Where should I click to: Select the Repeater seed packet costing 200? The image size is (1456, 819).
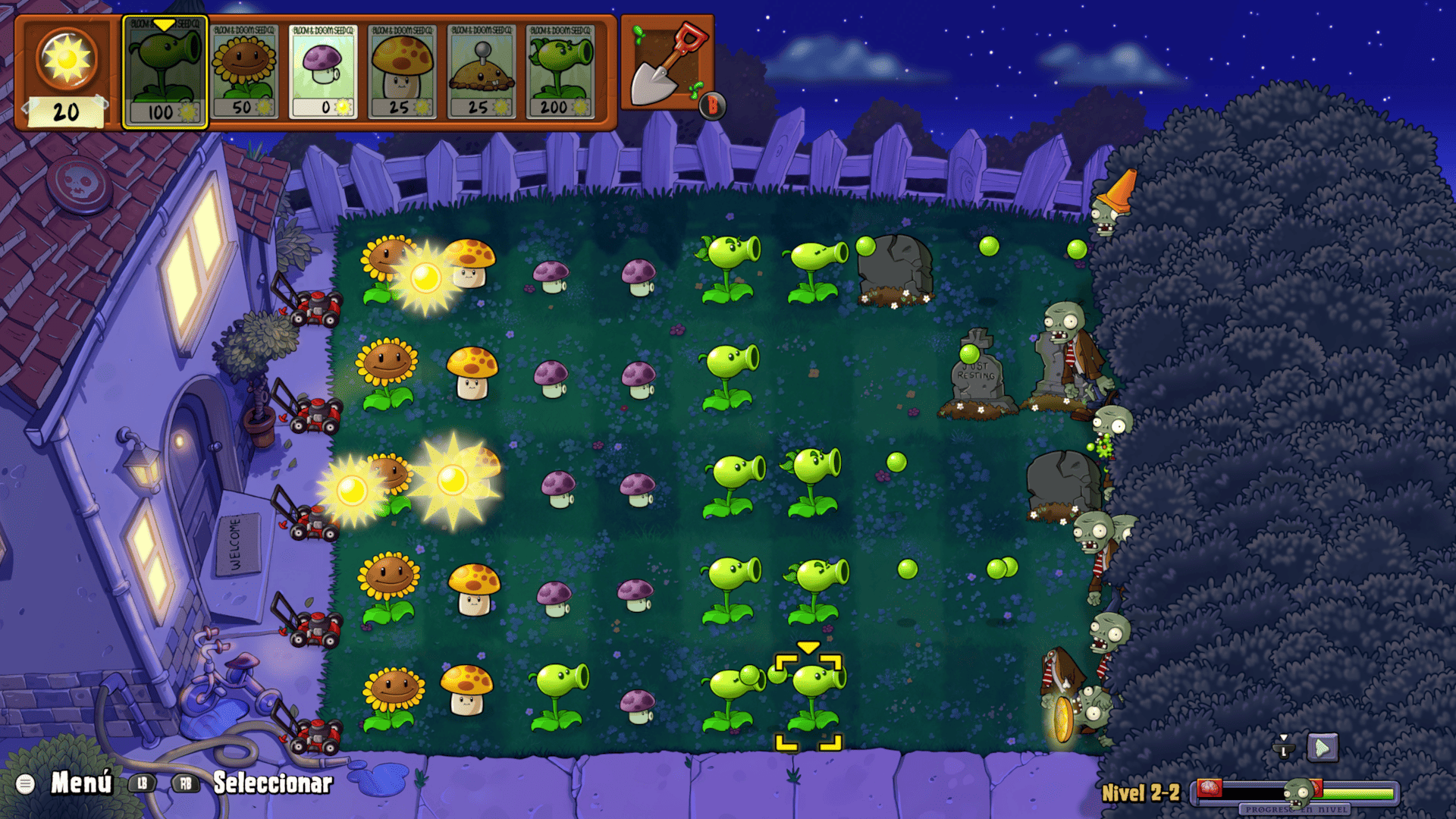coord(560,72)
